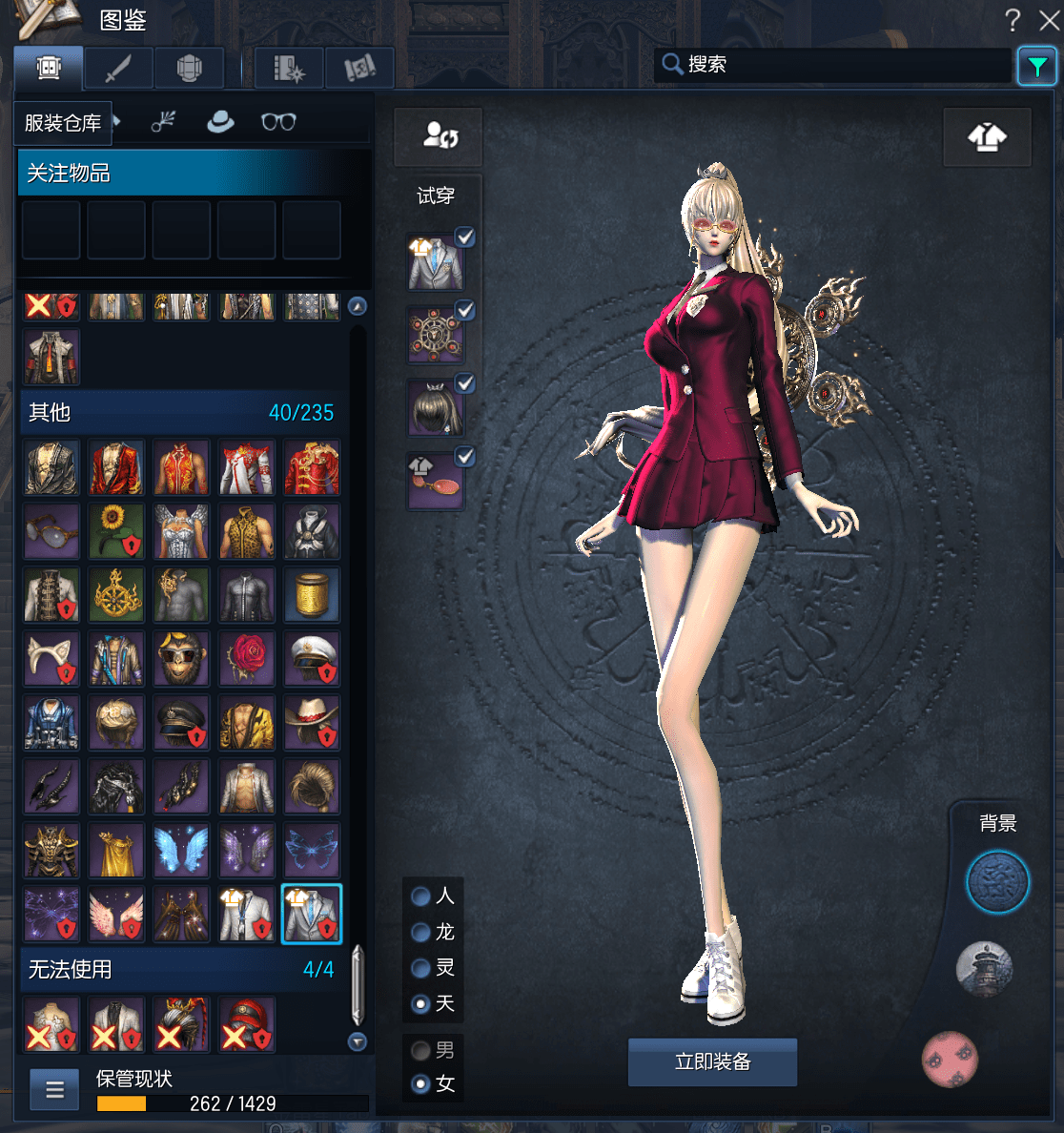Select the red rose item icon
This screenshot has width=1064, height=1133.
click(x=246, y=658)
